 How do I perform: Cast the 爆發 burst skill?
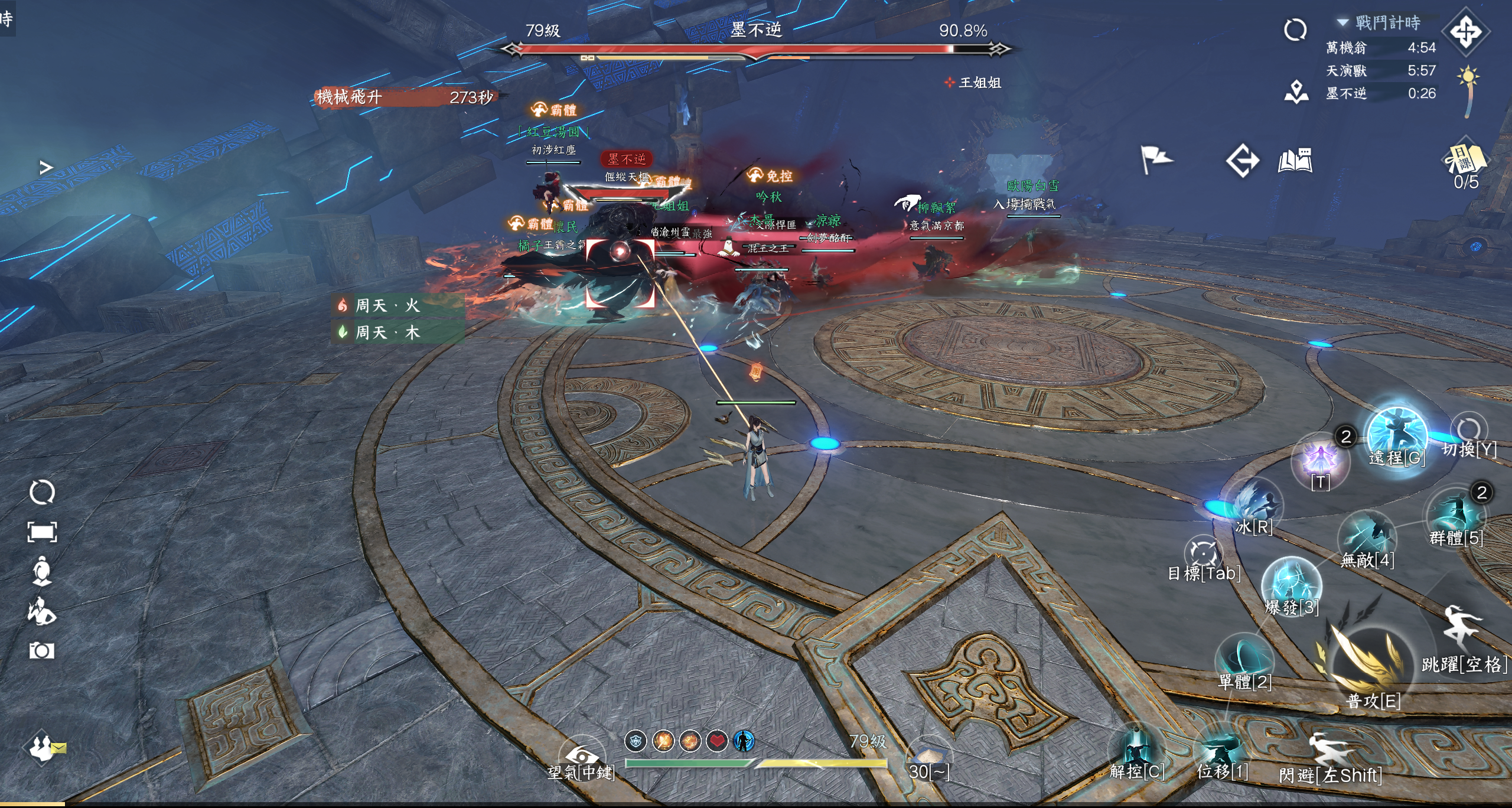click(x=1291, y=585)
